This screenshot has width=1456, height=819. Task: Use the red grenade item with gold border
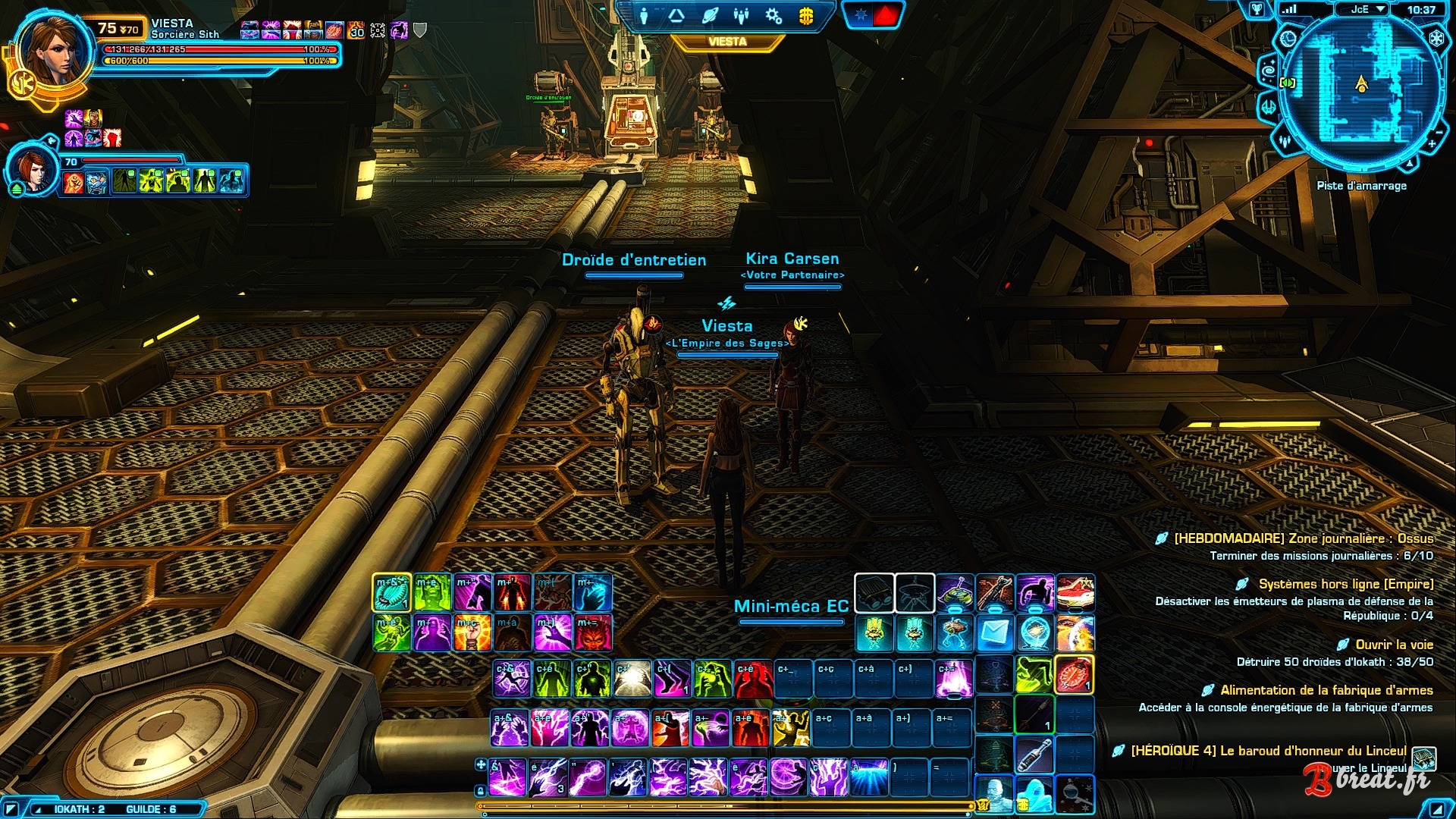[x=1075, y=674]
